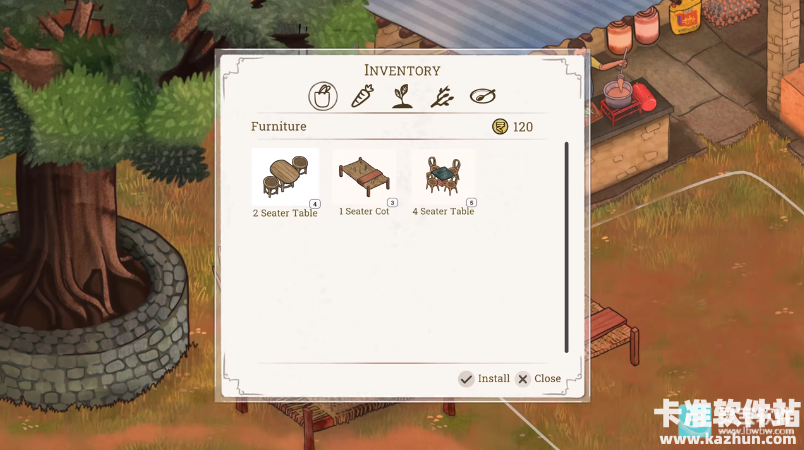Switch to the carrot category tab
This screenshot has width=804, height=450.
(x=362, y=96)
